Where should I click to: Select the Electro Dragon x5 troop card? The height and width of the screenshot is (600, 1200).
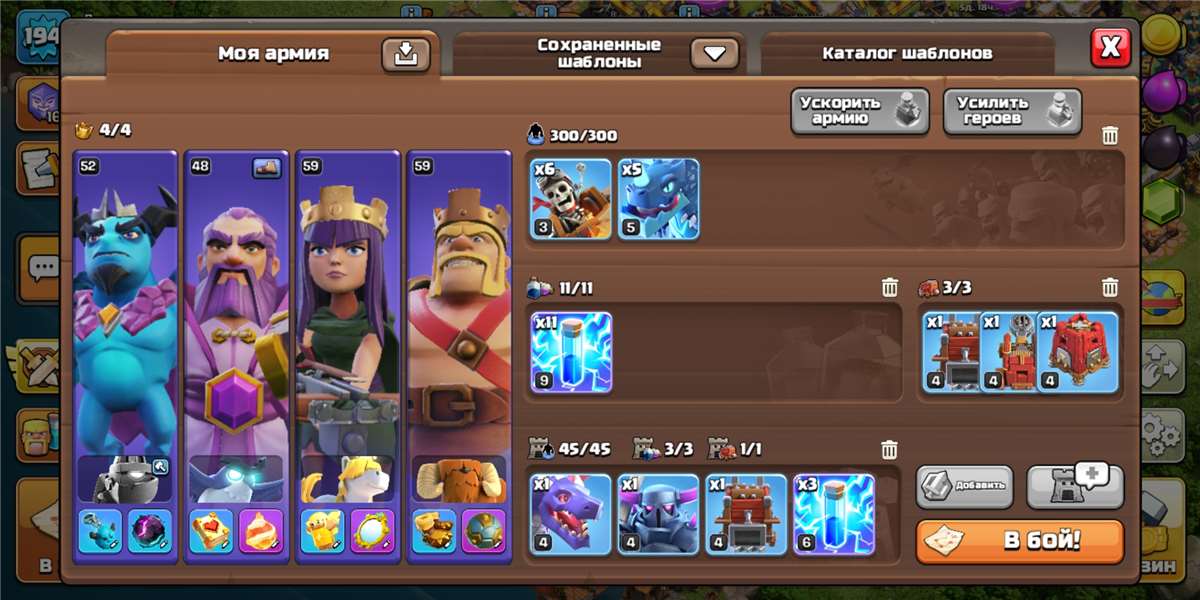pyautogui.click(x=658, y=199)
